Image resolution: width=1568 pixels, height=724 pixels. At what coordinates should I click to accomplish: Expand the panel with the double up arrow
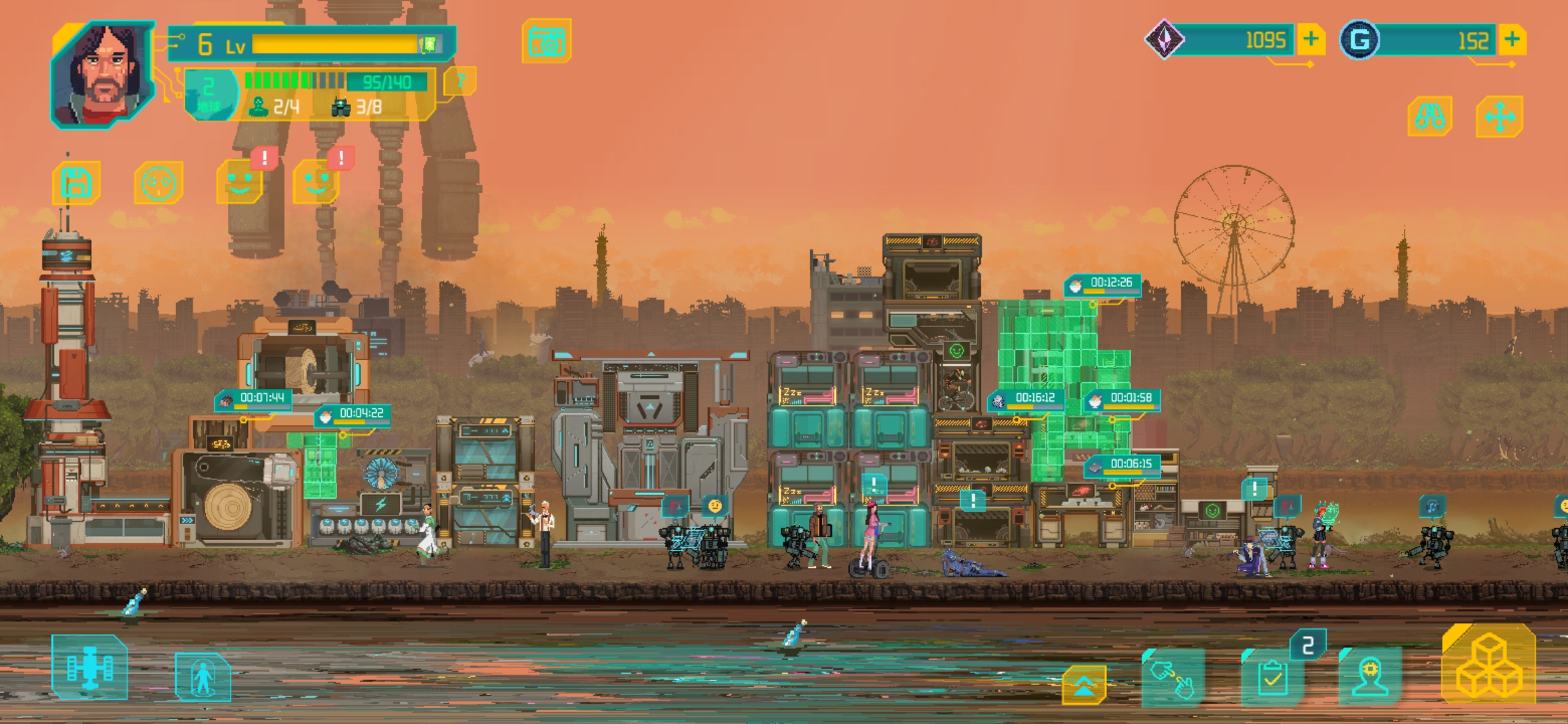pyautogui.click(x=1084, y=685)
